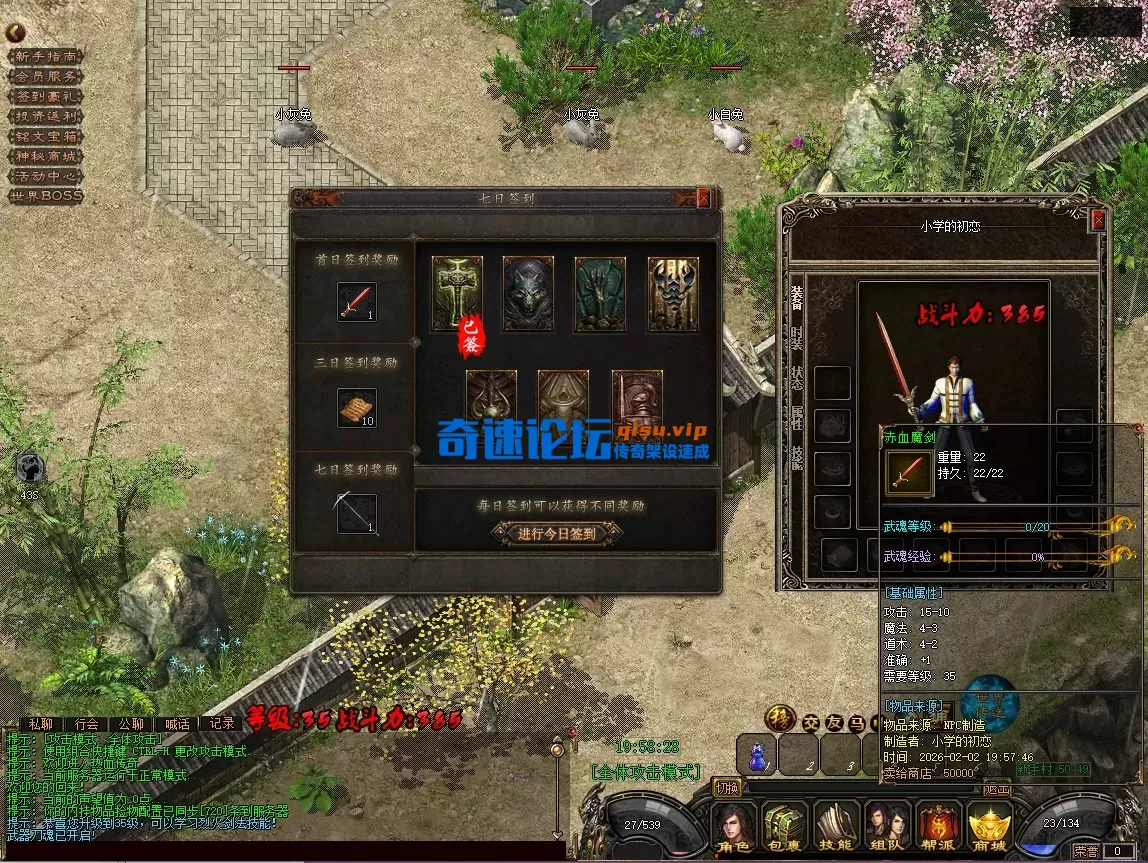The height and width of the screenshot is (863, 1148).
Task: Collapse the side menu with the arrow button
Action: (15, 32)
